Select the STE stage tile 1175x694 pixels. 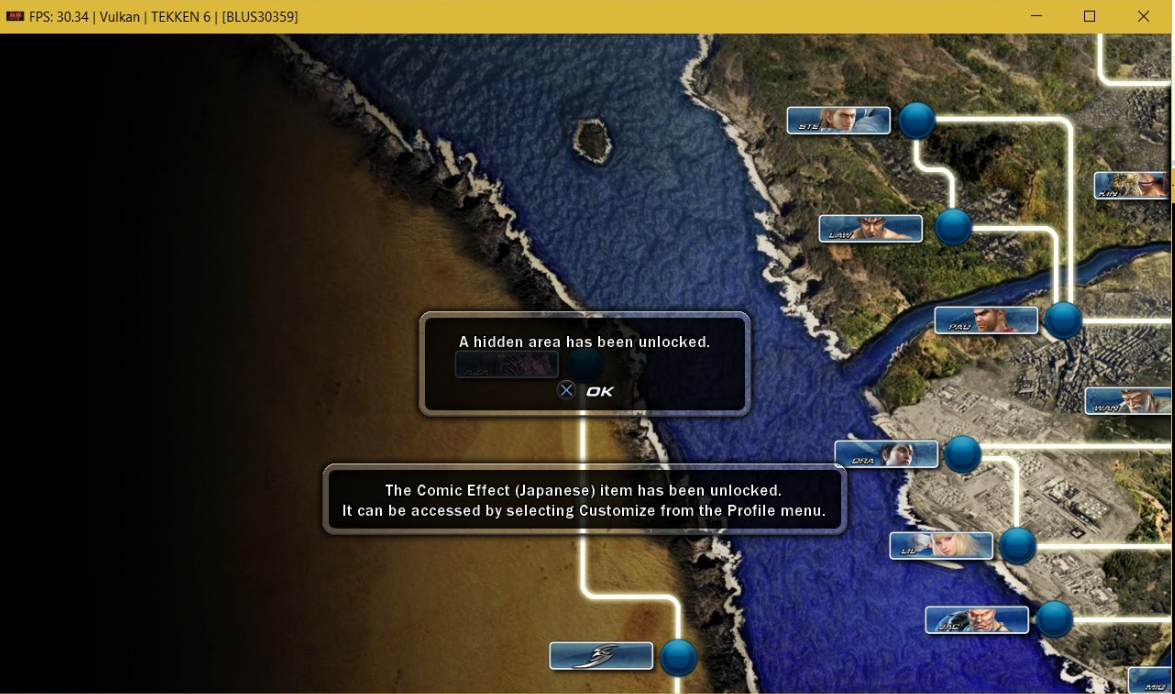point(838,121)
